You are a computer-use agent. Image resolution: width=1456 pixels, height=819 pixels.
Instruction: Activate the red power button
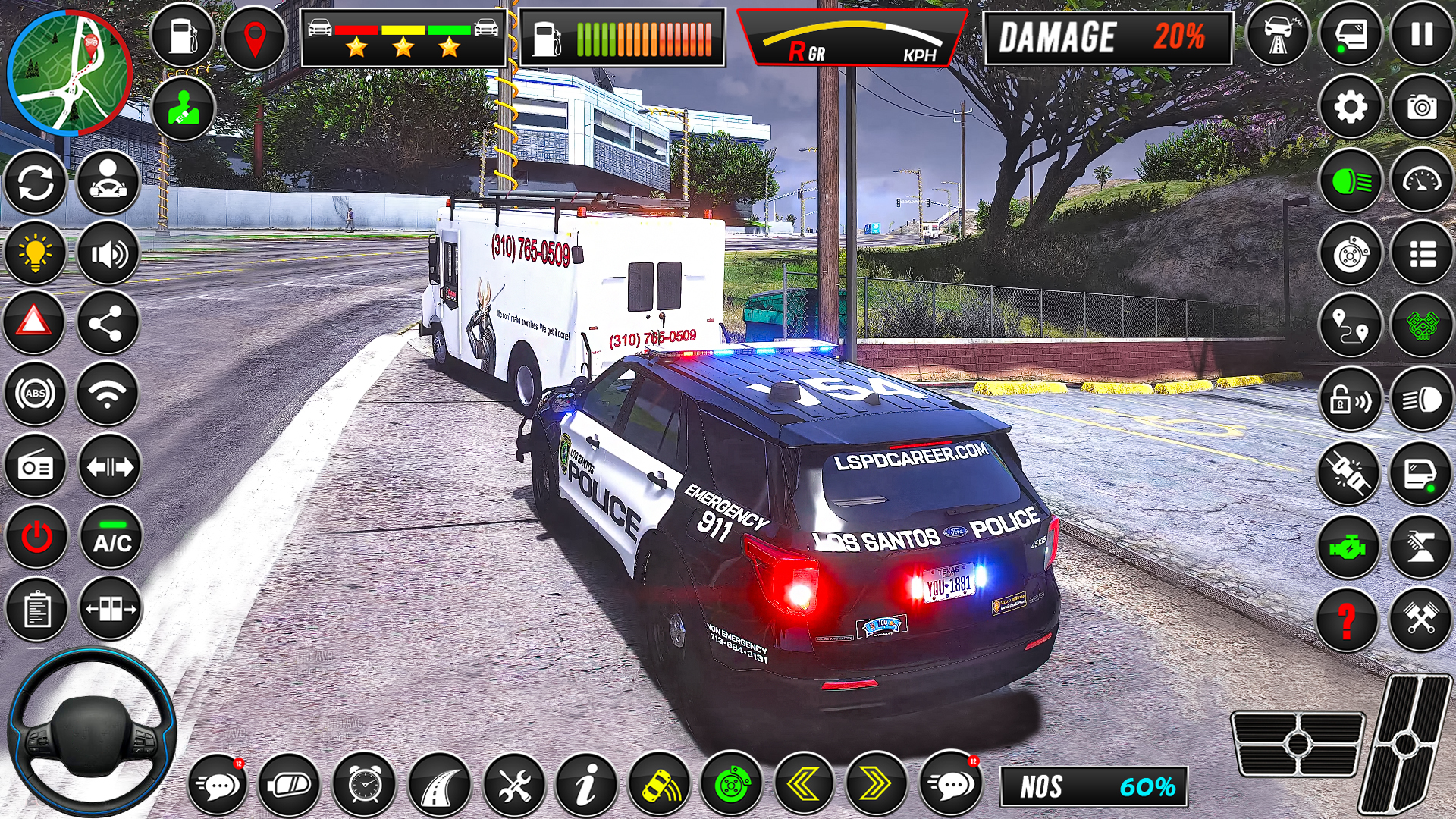36,538
